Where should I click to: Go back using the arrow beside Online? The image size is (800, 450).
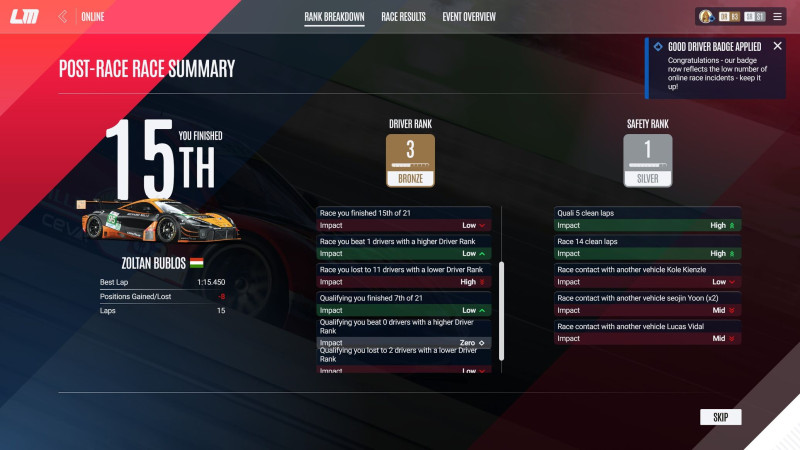63,17
